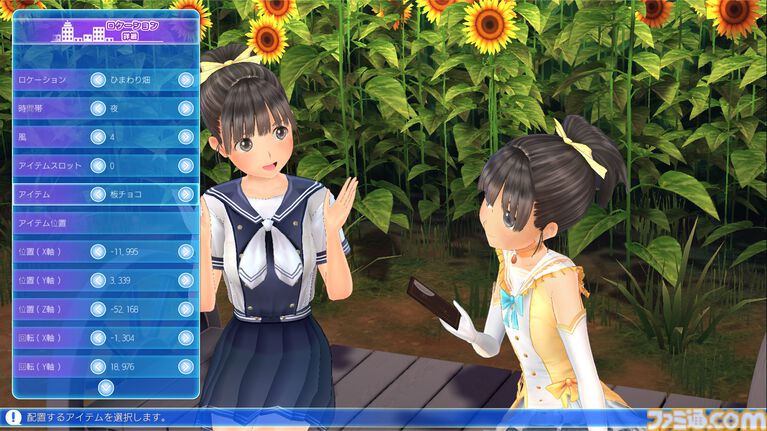Increase the 風 wind value

(186, 137)
